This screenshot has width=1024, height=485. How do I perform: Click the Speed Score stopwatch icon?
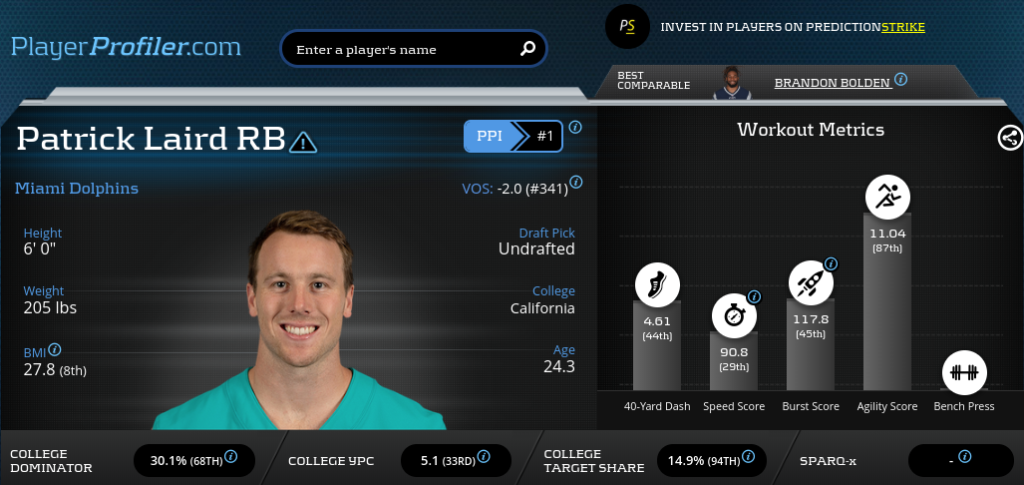pyautogui.click(x=734, y=316)
